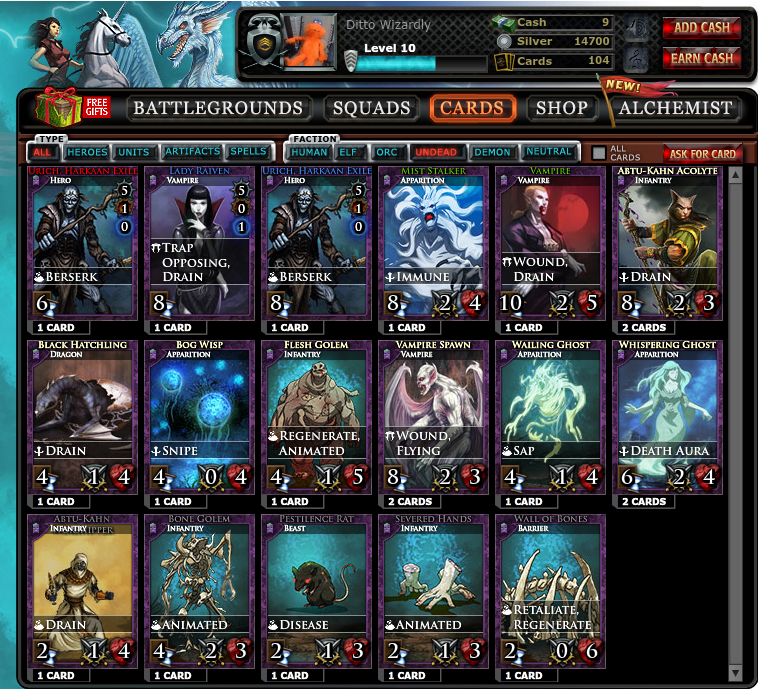The image size is (759, 689).
Task: Show Demon faction cards
Action: click(x=491, y=153)
